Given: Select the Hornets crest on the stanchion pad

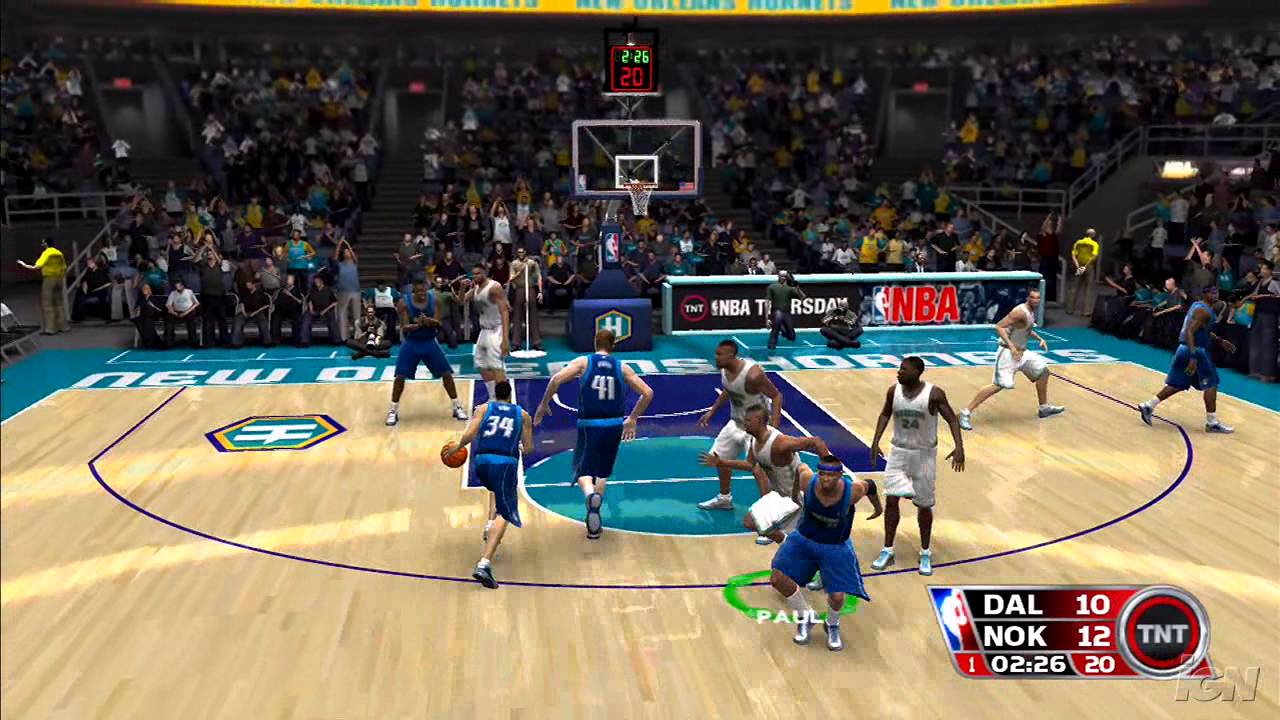Looking at the screenshot, I should tap(612, 325).
